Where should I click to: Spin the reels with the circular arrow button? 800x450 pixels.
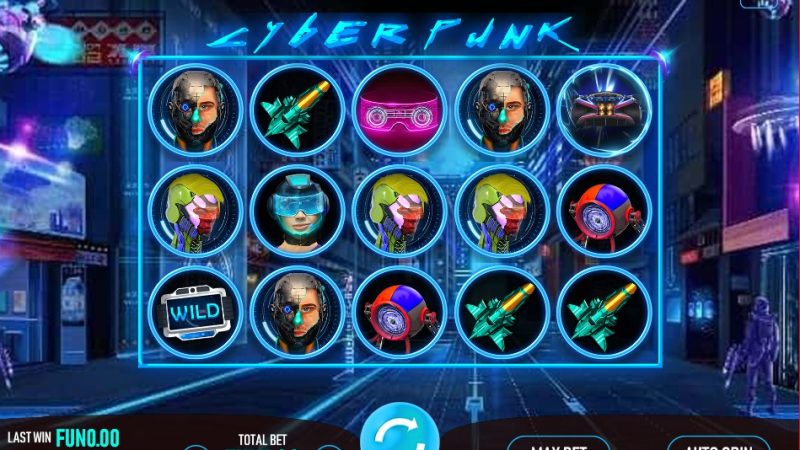point(399,434)
